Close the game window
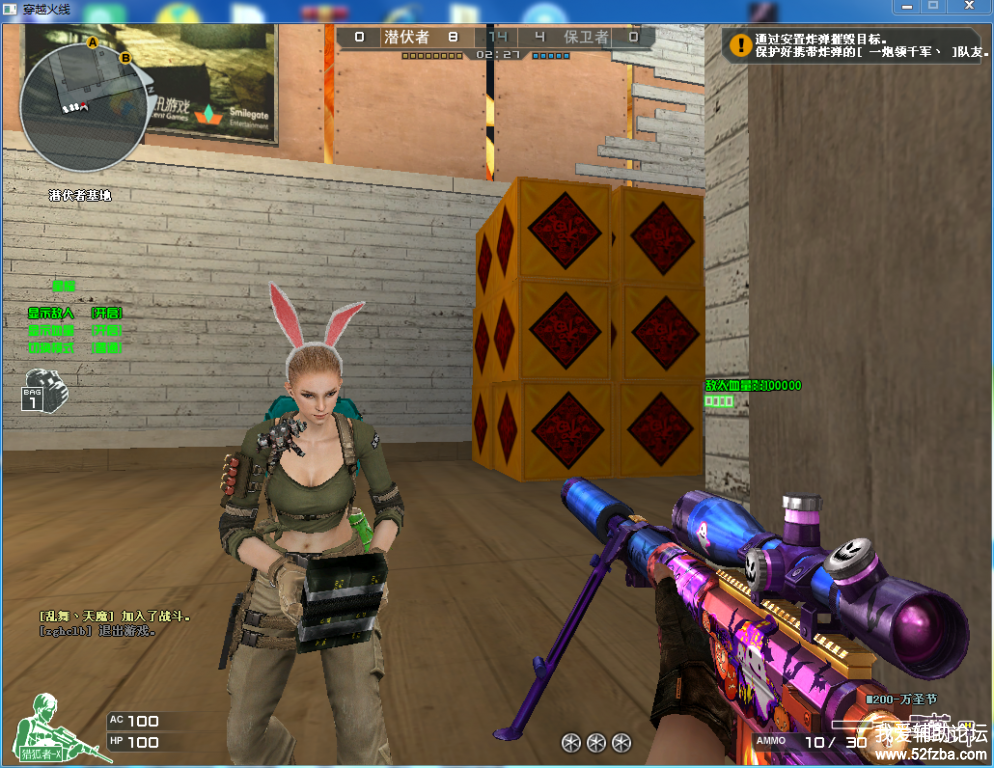This screenshot has height=768, width=994. click(x=967, y=6)
